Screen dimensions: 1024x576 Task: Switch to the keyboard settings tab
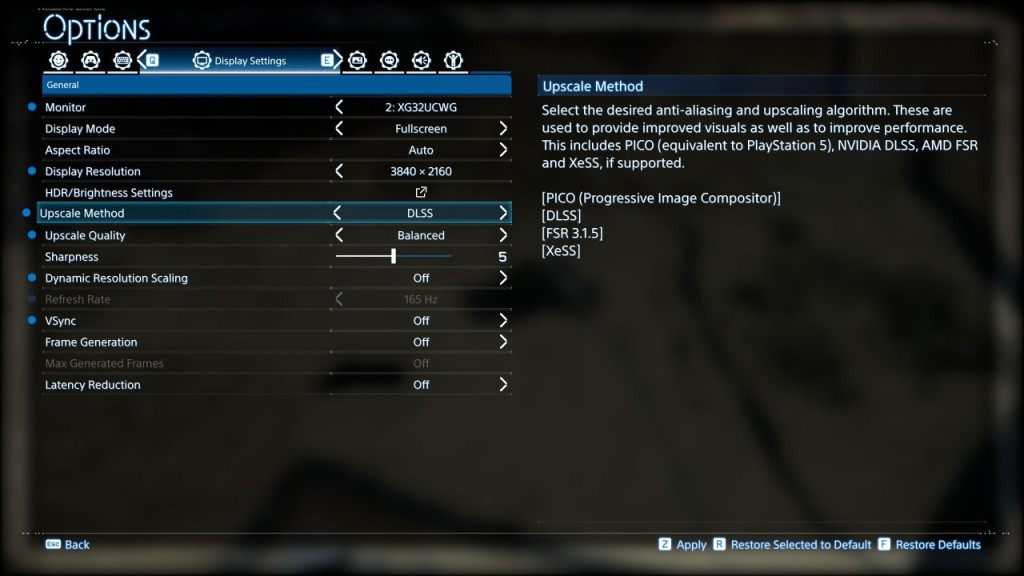[123, 61]
